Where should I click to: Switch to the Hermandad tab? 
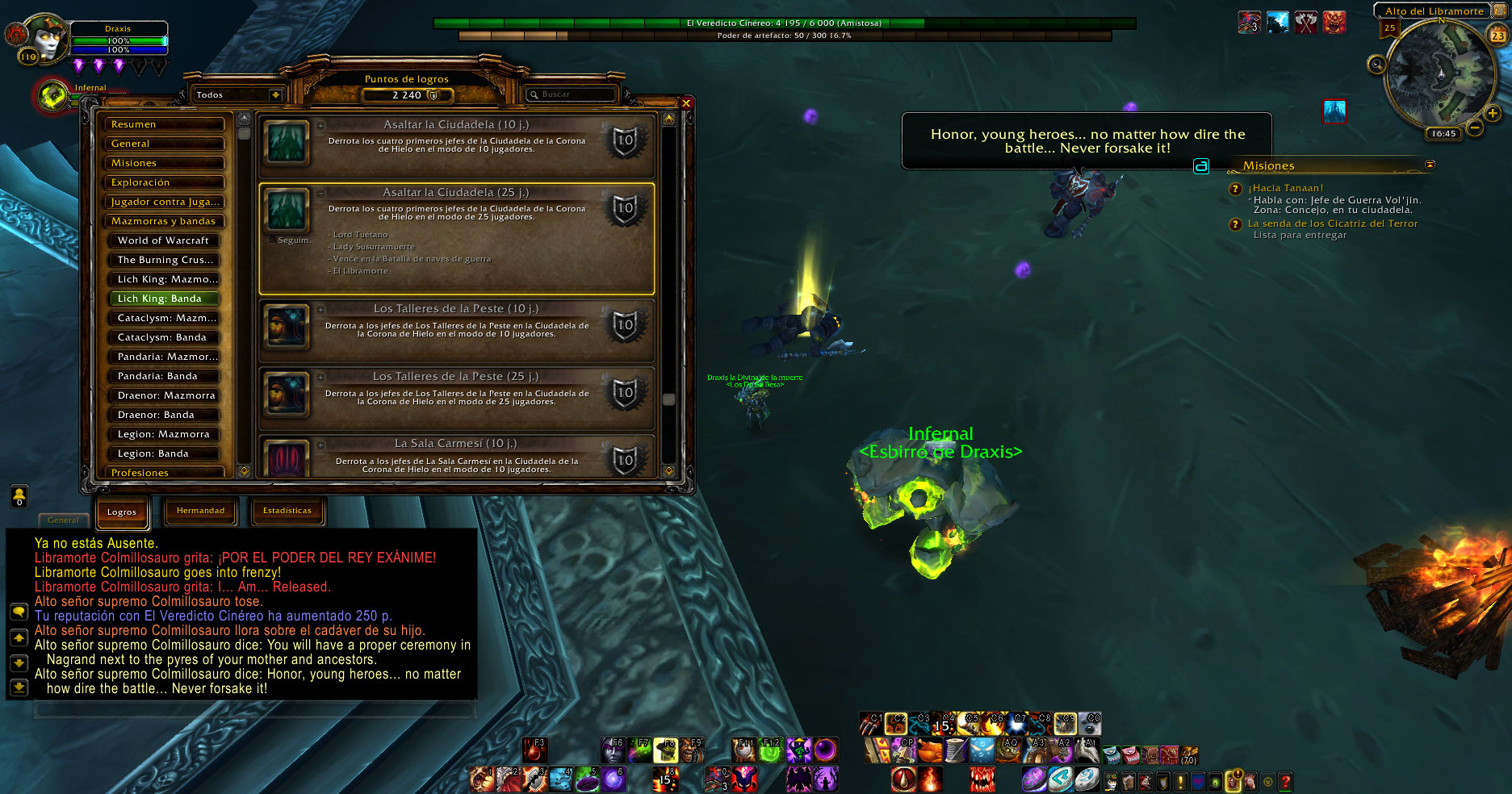tap(201, 511)
